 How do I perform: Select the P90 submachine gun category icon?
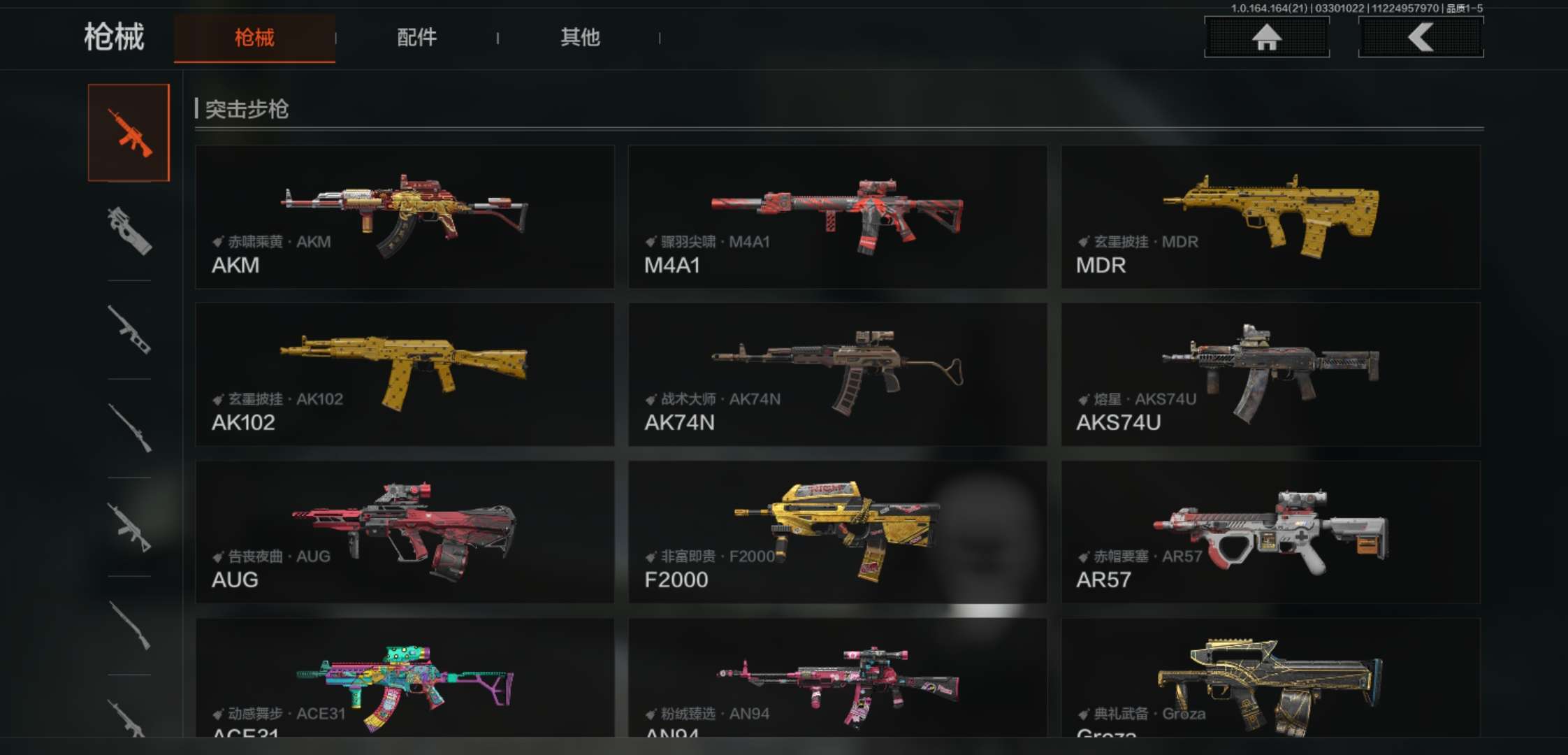tap(129, 231)
